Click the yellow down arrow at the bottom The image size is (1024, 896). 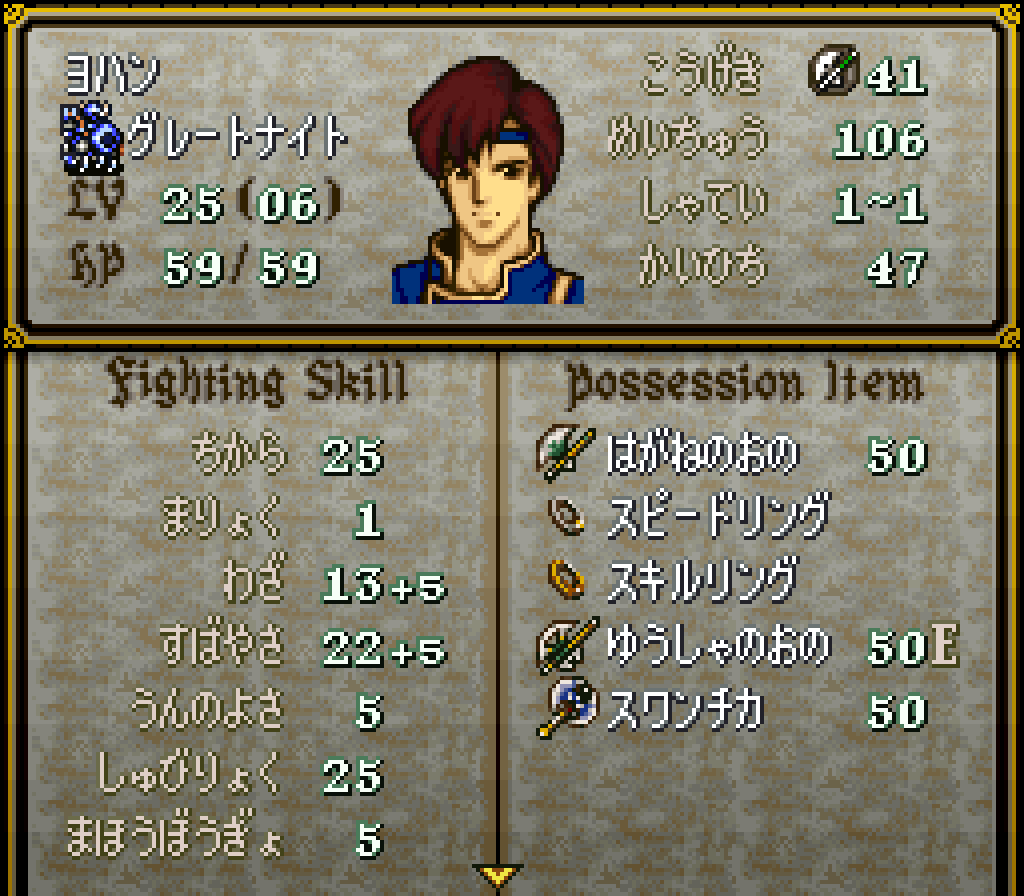(497, 876)
